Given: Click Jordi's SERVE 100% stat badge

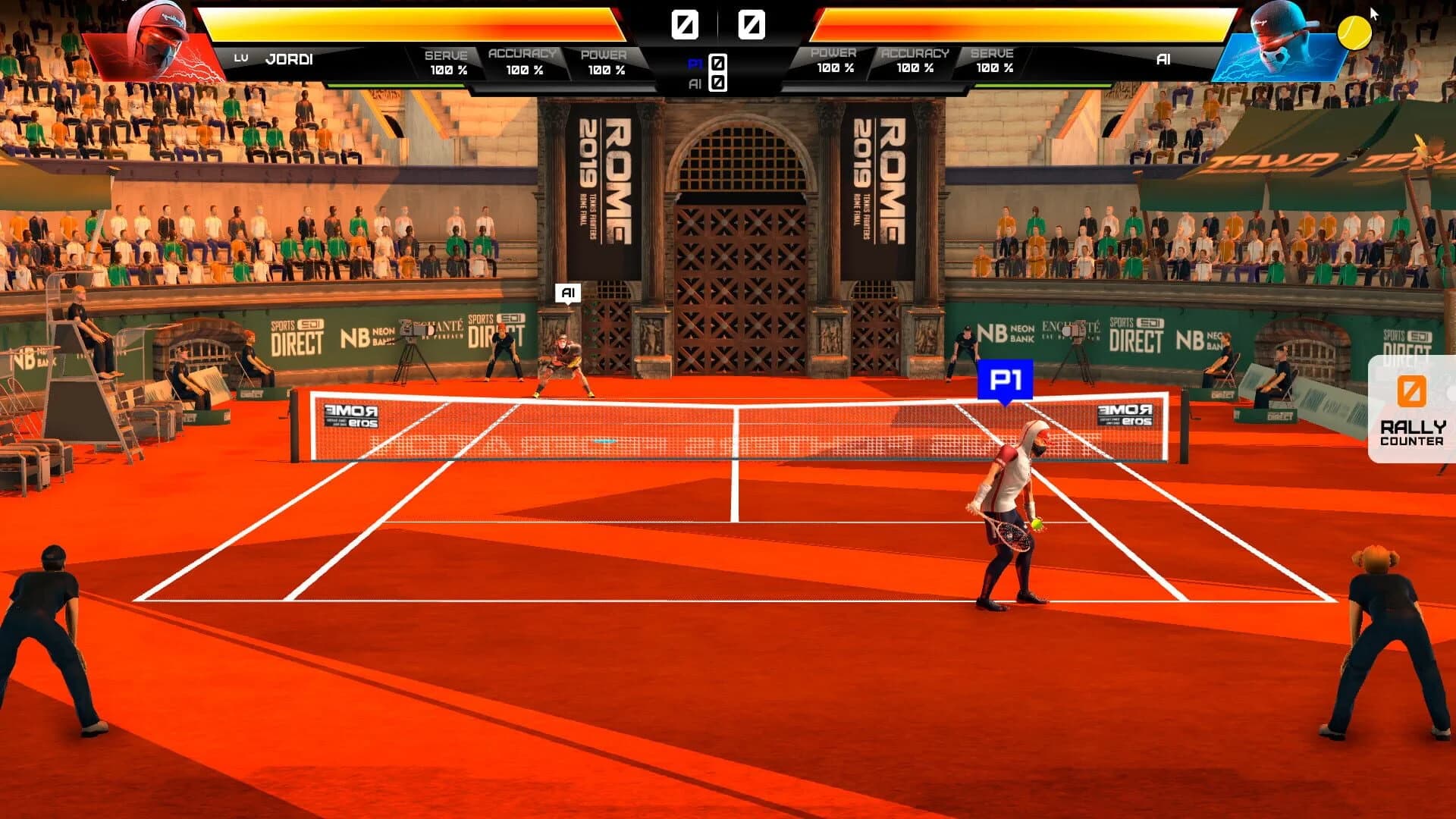Looking at the screenshot, I should (x=447, y=61).
